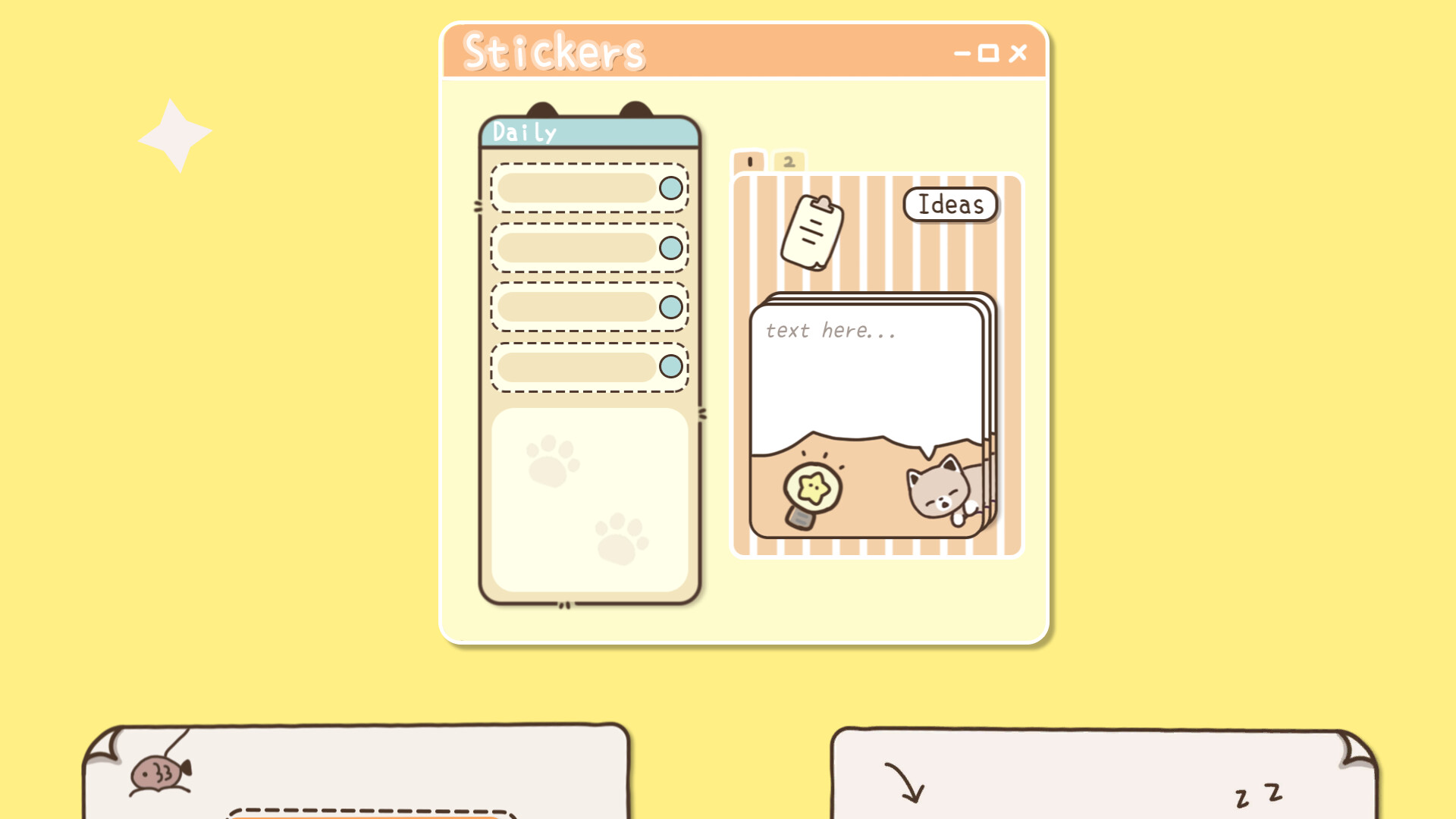
Task: Toggle the third Daily task completion circle
Action: [x=670, y=306]
